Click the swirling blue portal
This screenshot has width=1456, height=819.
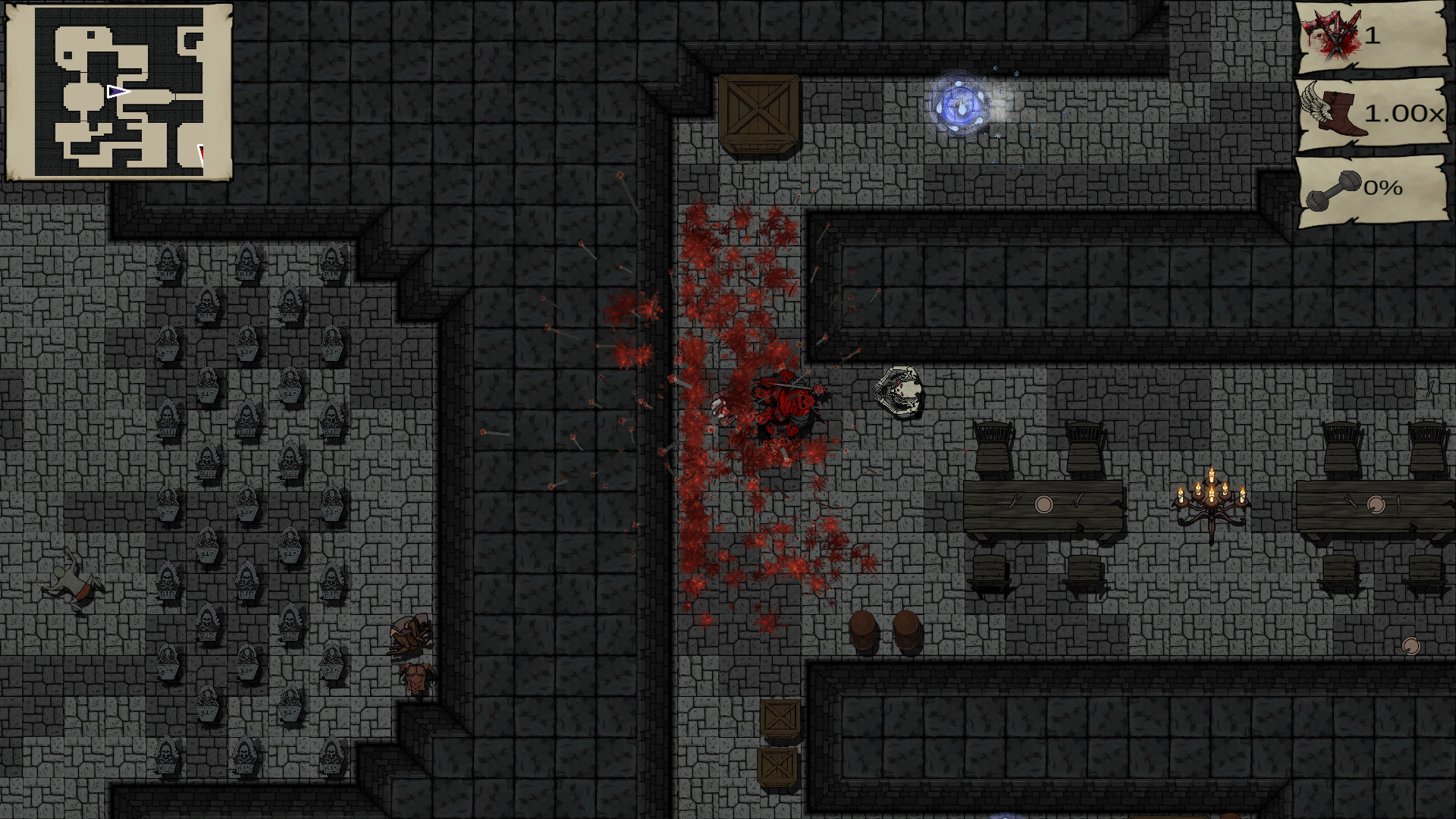pos(961,101)
